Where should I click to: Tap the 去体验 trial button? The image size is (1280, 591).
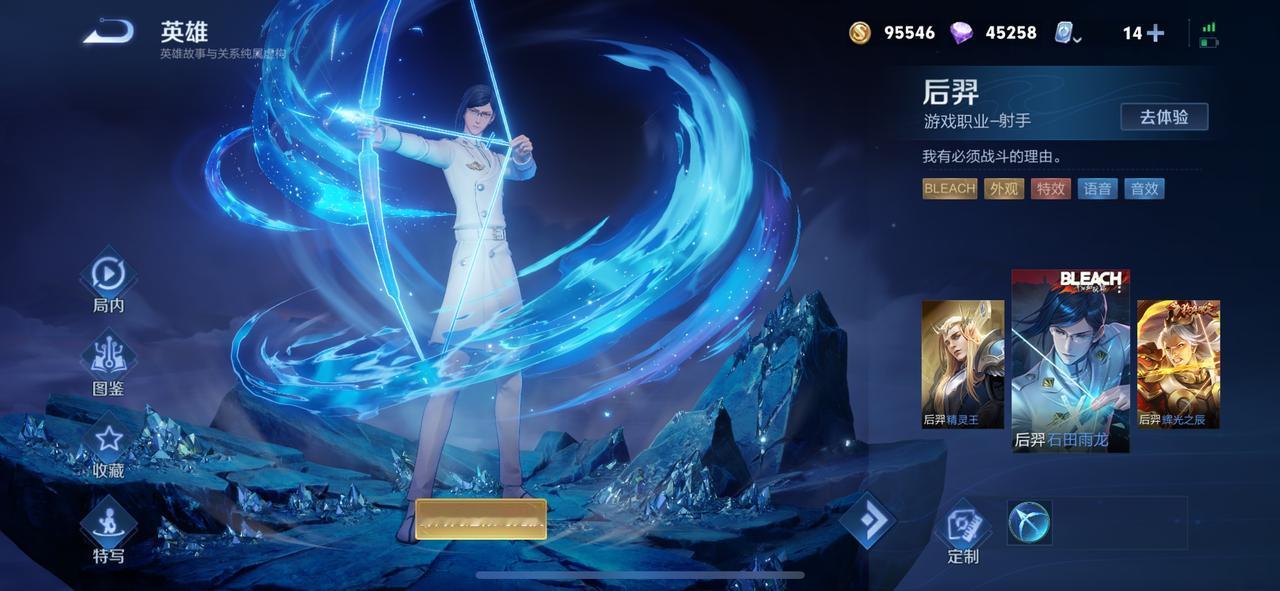pos(1164,117)
